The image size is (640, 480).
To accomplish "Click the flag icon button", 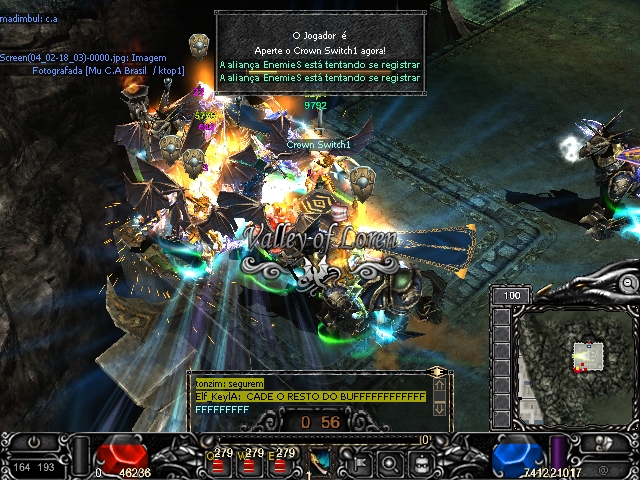I will [x=358, y=463].
